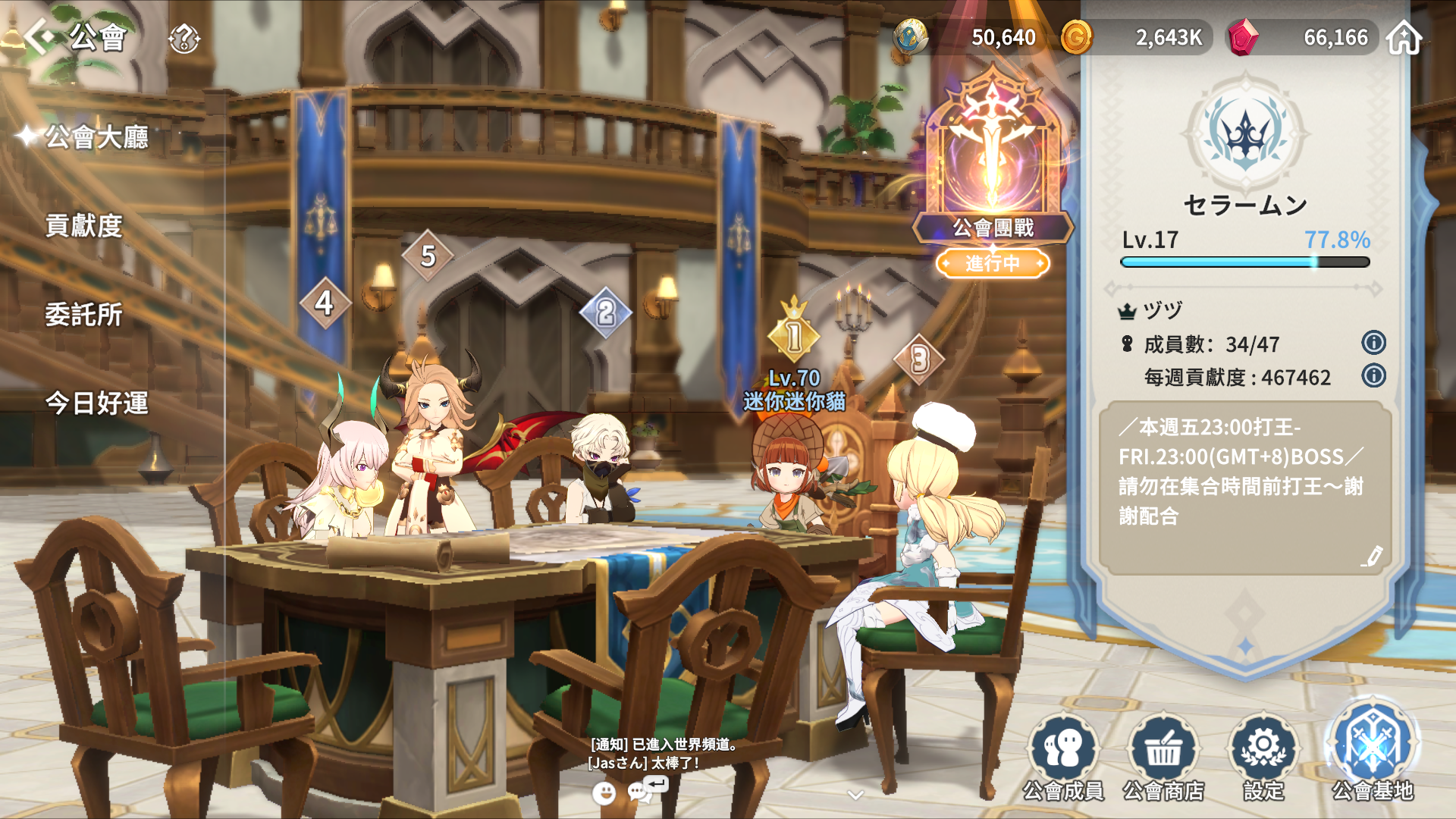Tap the red gem currency icon
The image size is (1456, 819).
[x=1242, y=37]
